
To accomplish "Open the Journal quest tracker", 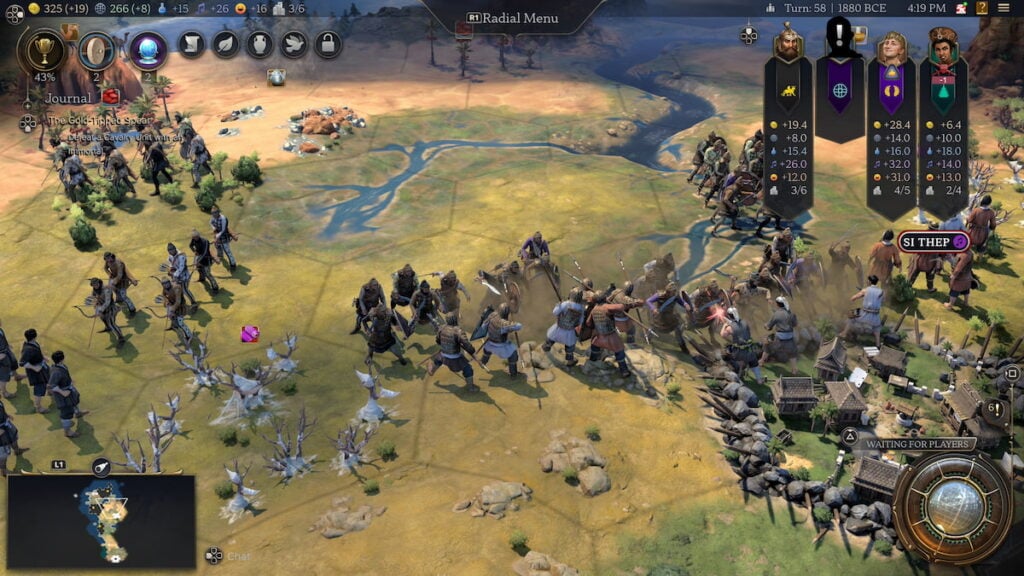I will click(x=69, y=98).
